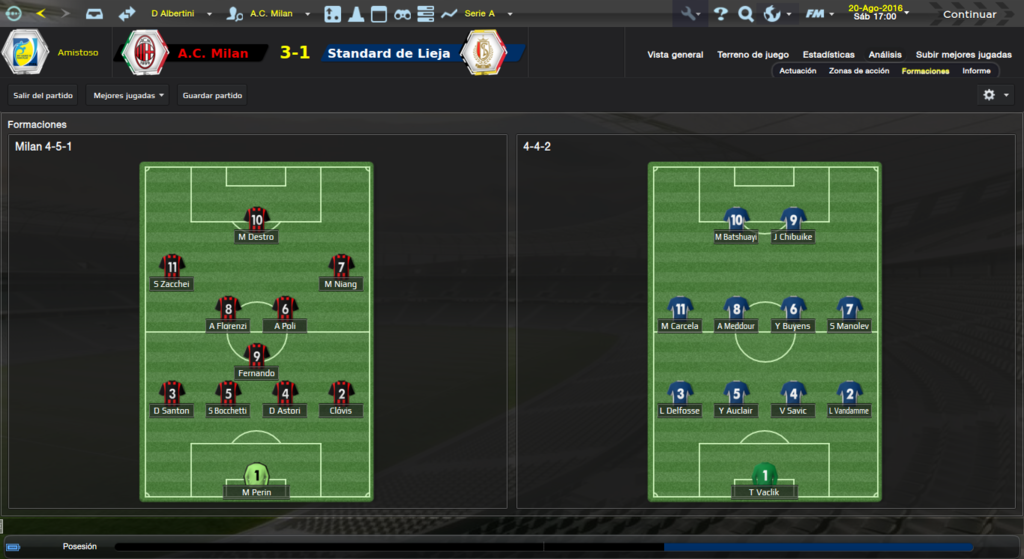The image size is (1024, 559).
Task: Select M Destro on the Milan pitch
Action: 257,225
